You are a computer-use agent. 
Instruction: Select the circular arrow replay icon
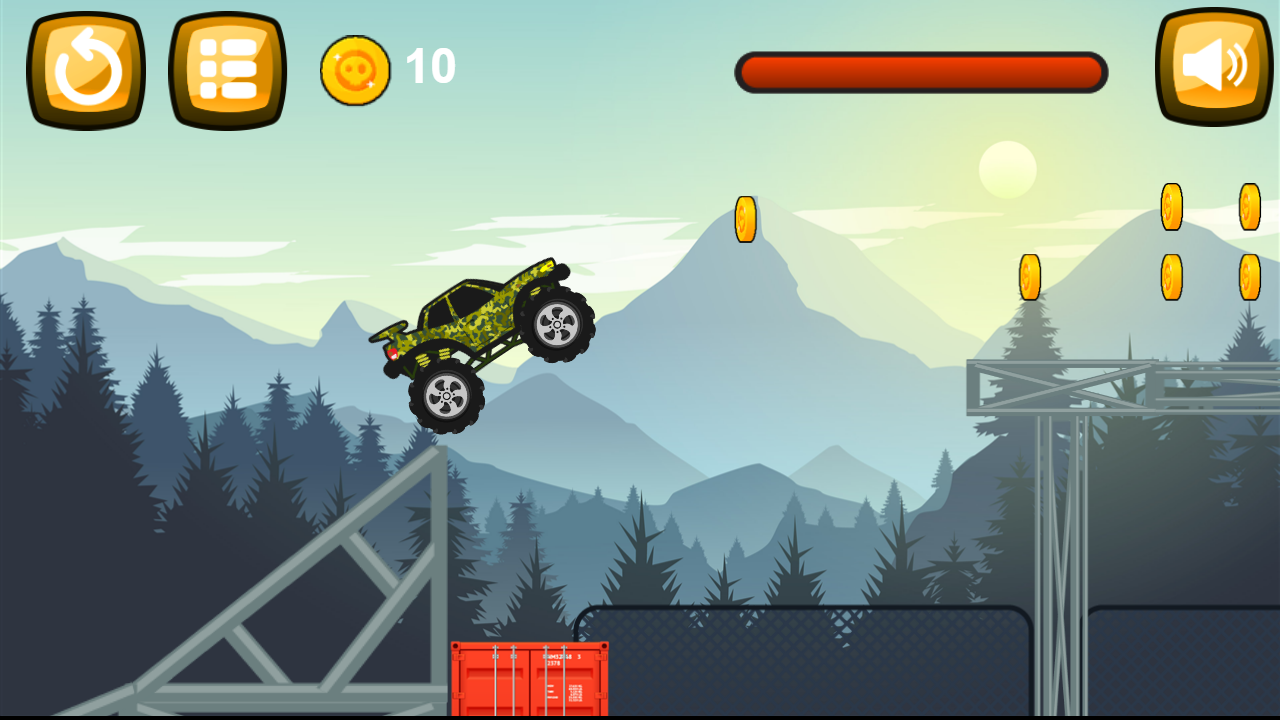(85, 68)
